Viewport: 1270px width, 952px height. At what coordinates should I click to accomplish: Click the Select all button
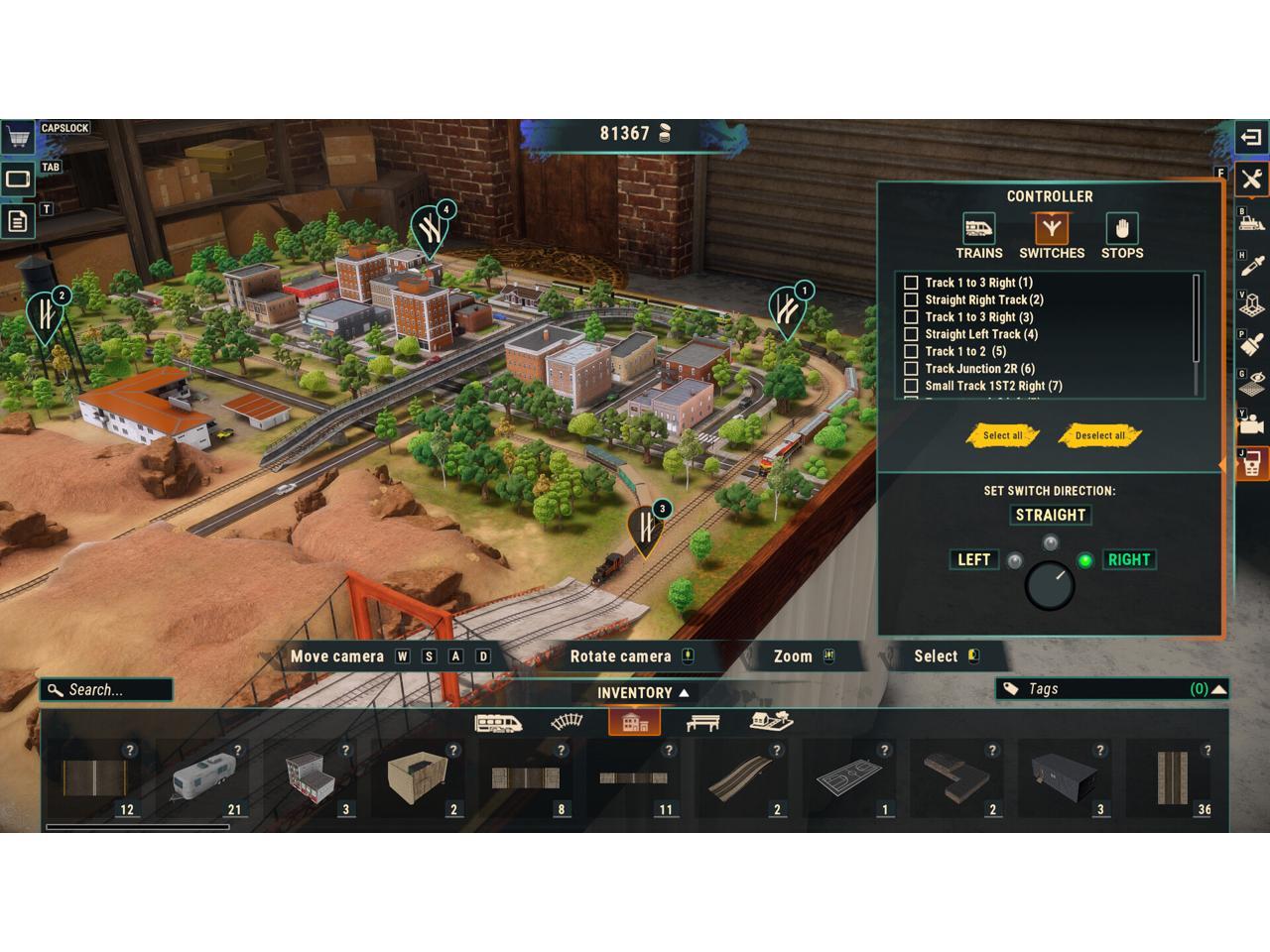click(x=1002, y=435)
